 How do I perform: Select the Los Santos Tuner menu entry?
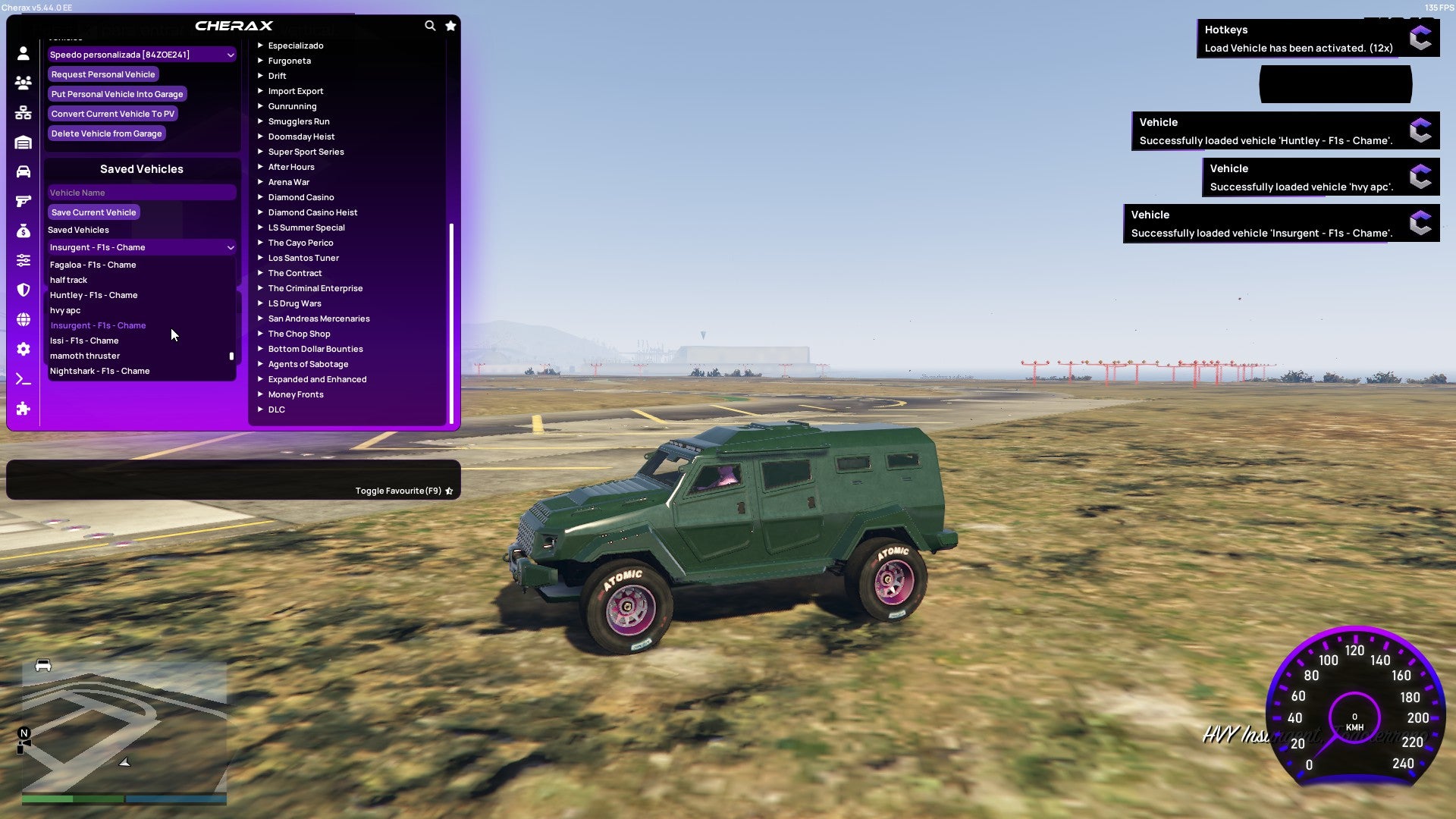303,258
